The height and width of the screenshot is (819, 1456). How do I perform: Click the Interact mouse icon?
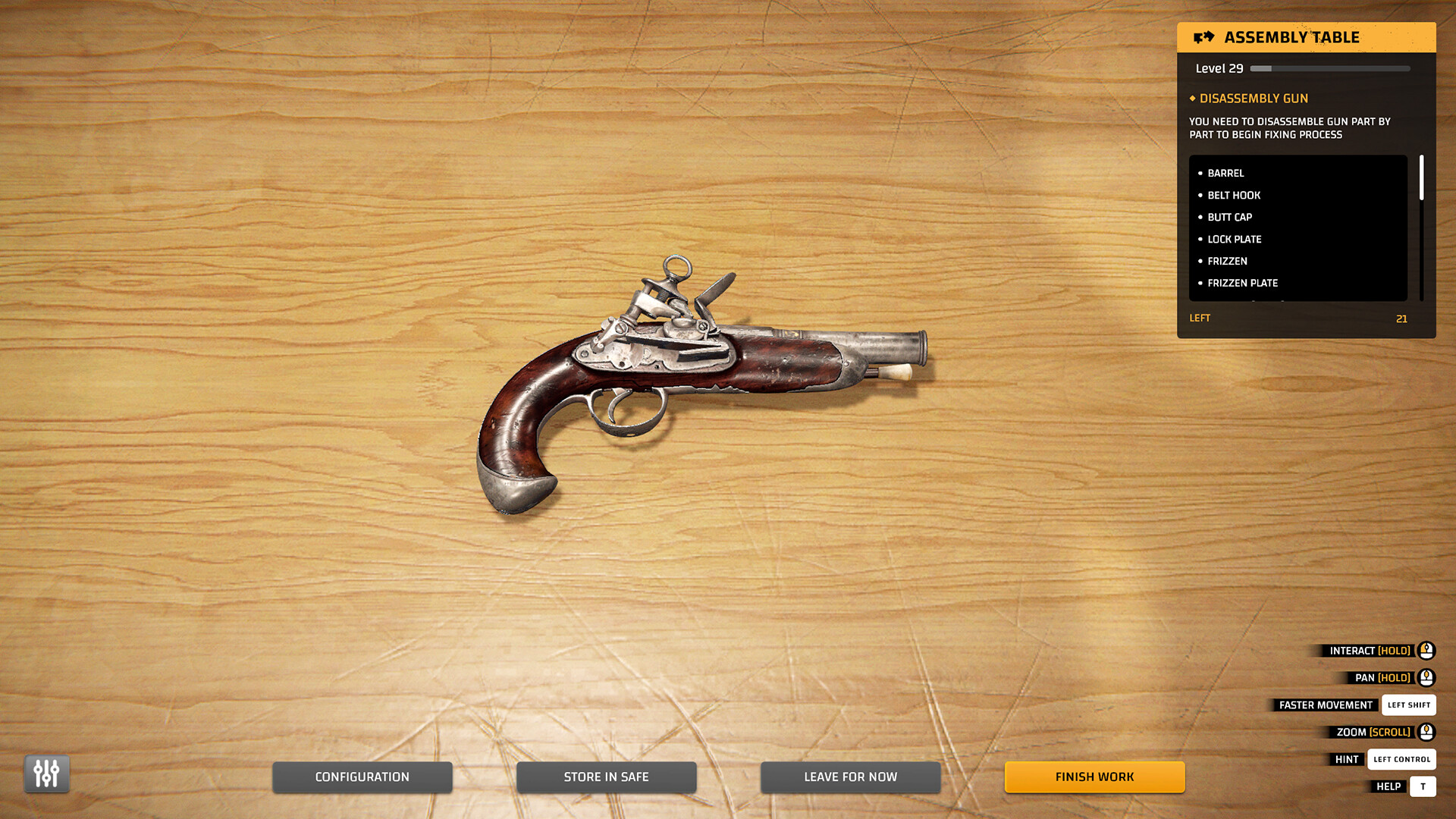[1426, 650]
